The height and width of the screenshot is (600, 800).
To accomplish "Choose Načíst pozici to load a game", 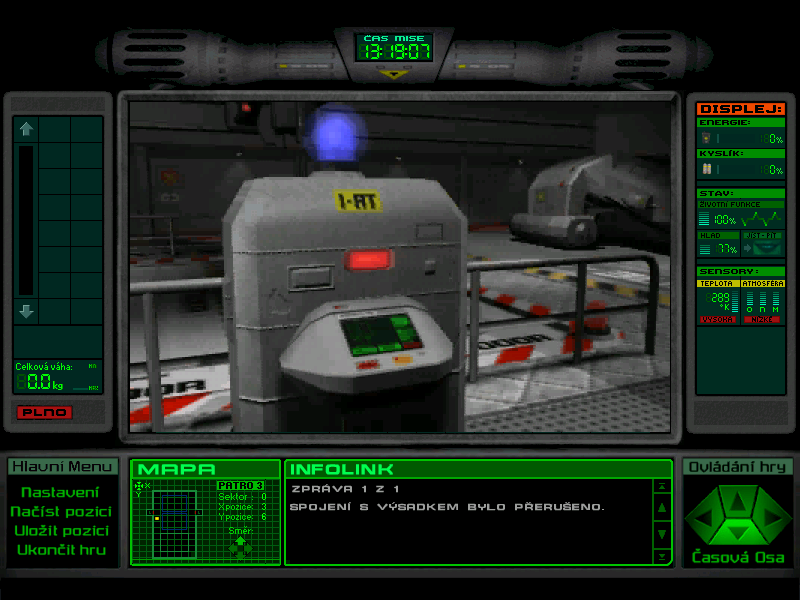I will (x=60, y=511).
